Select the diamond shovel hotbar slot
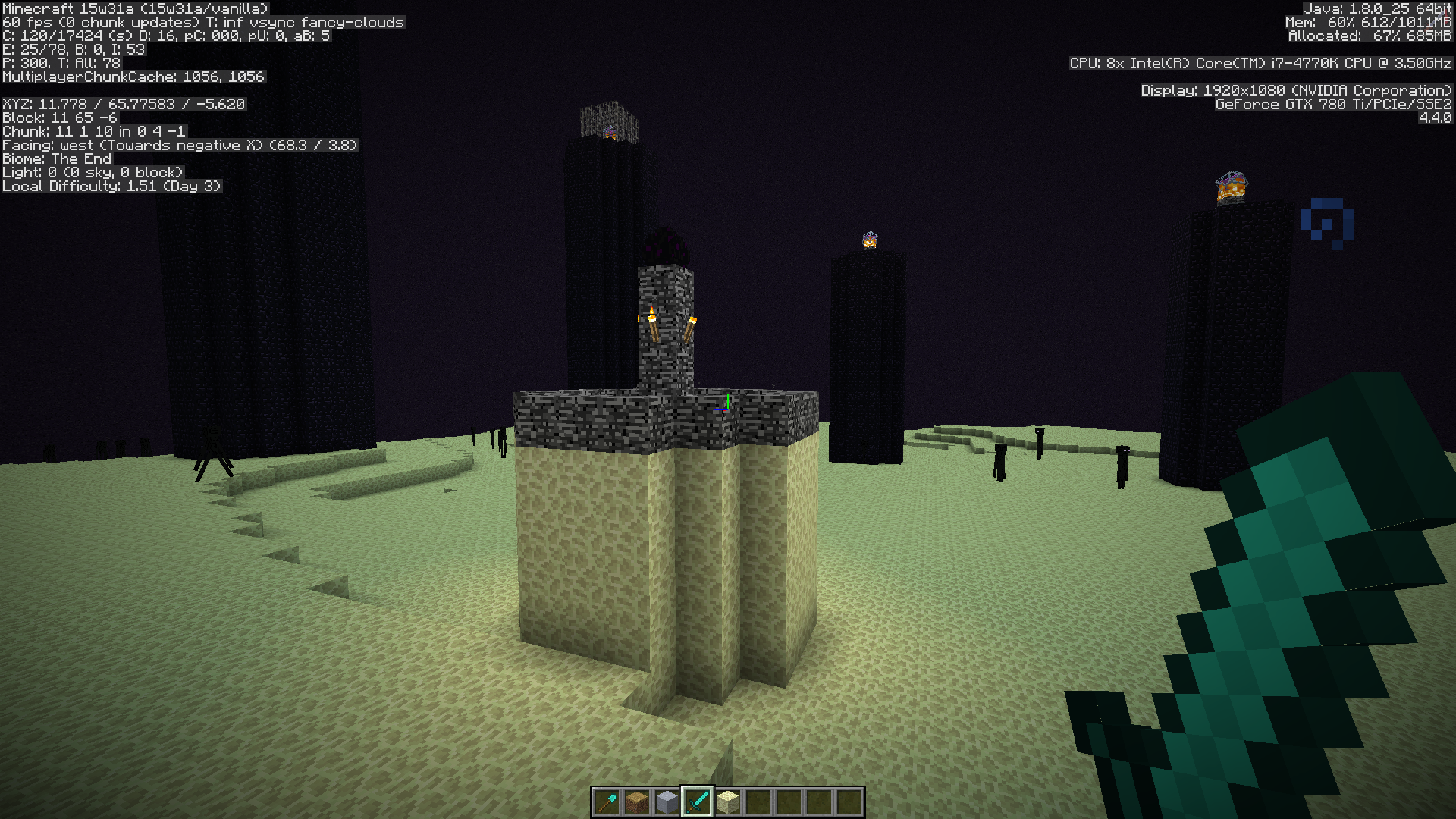The width and height of the screenshot is (1456, 819). point(607,802)
